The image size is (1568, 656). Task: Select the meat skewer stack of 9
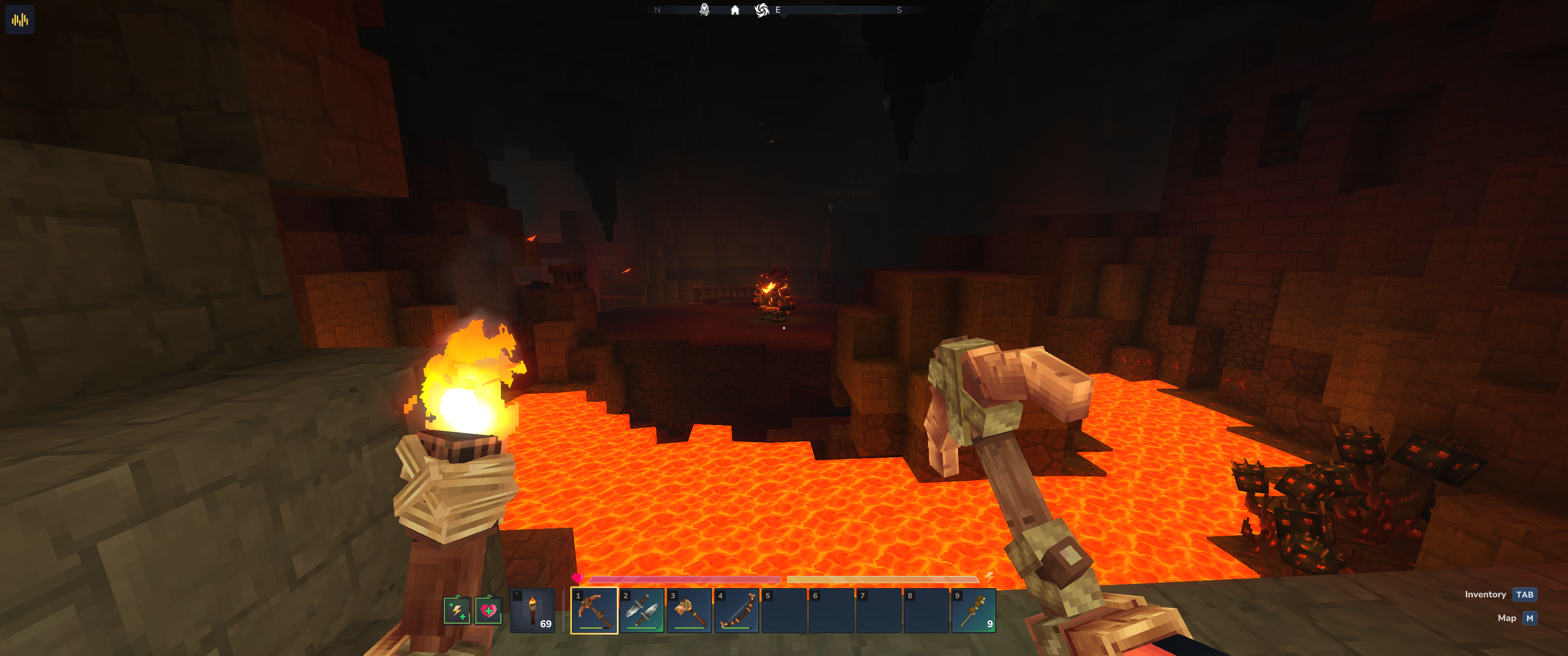click(x=973, y=610)
